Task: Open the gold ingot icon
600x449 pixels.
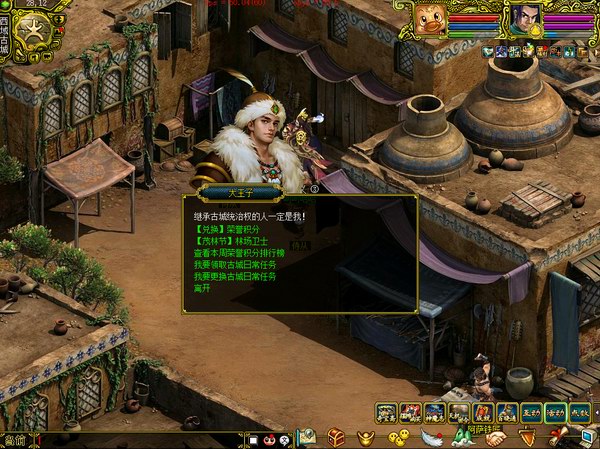Action: (367, 437)
